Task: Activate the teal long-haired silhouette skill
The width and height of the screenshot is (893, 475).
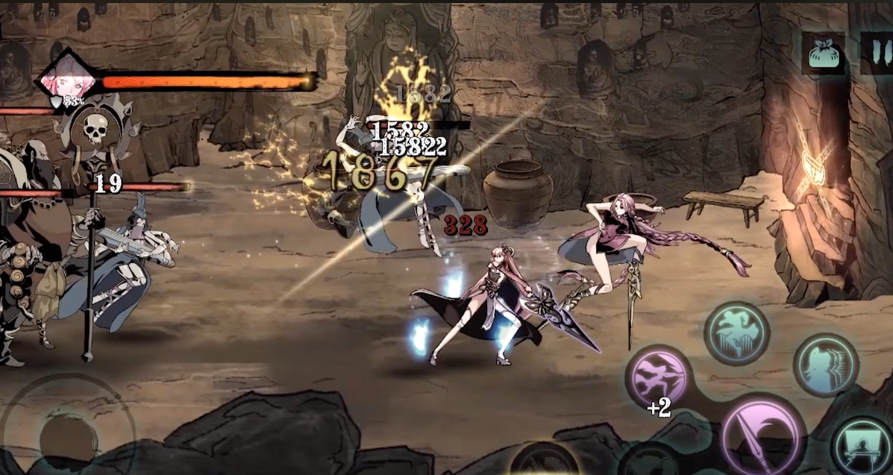Action: click(x=826, y=364)
